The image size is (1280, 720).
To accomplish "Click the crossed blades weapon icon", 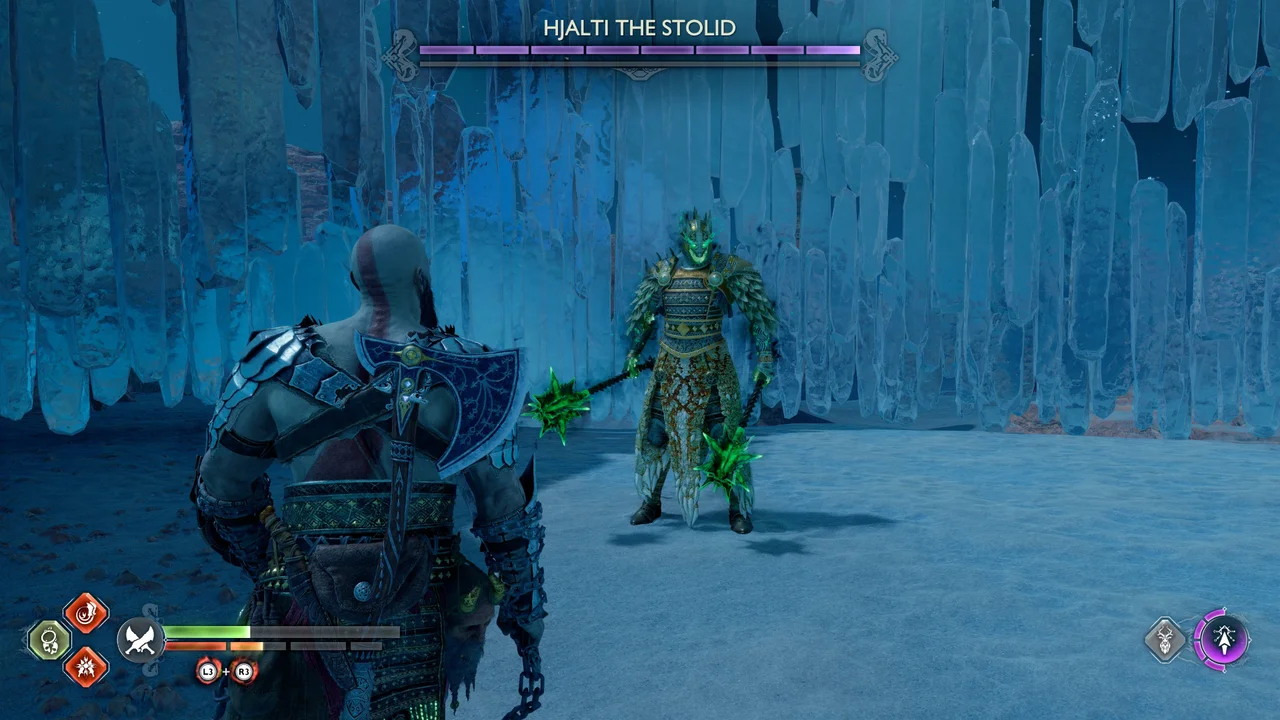I will click(140, 639).
